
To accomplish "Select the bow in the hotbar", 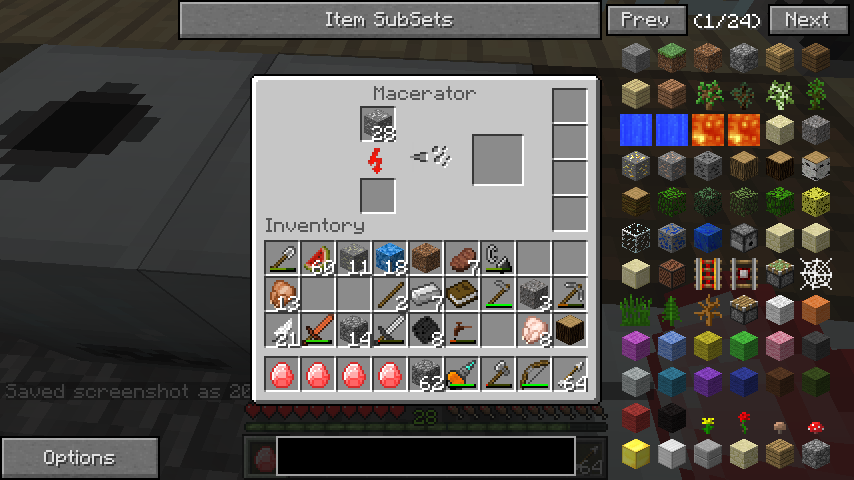I will pos(534,375).
